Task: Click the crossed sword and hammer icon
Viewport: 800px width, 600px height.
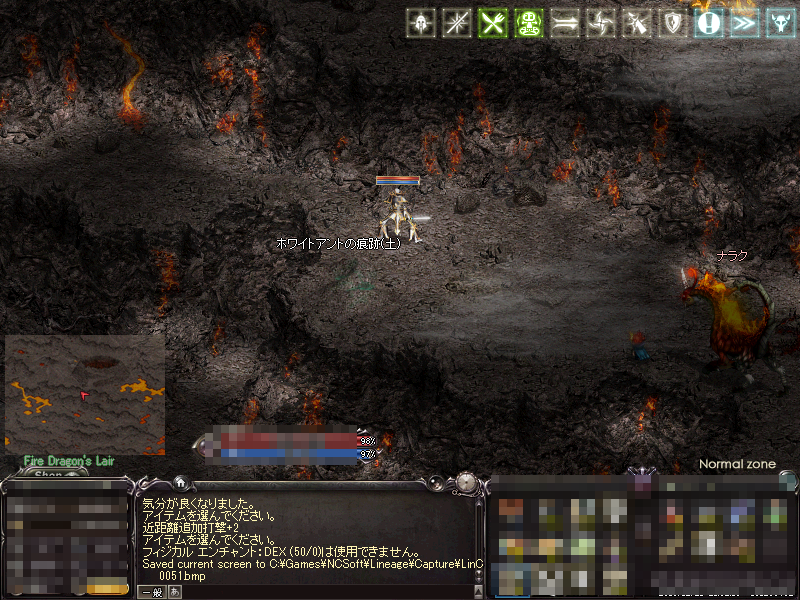Action: pyautogui.click(x=637, y=23)
